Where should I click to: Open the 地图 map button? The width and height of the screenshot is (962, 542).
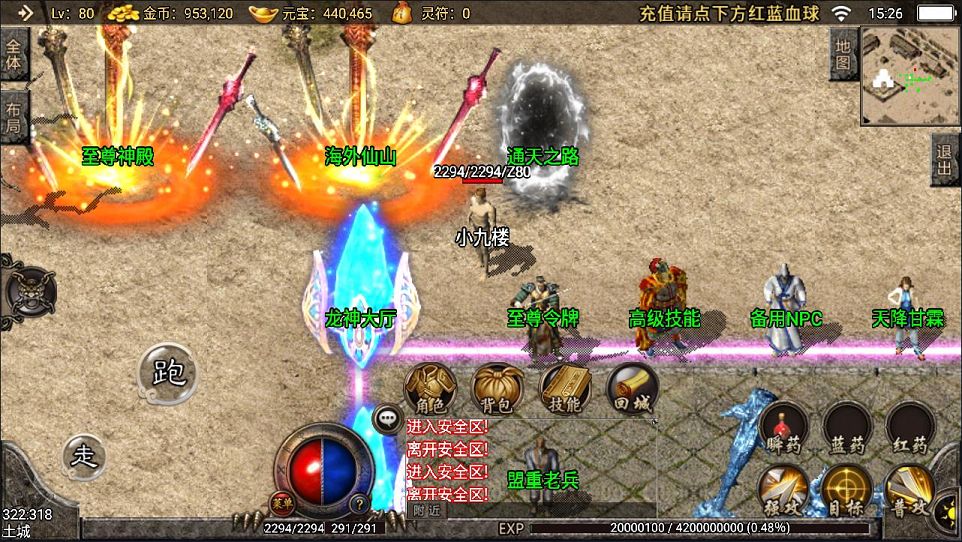coord(843,54)
